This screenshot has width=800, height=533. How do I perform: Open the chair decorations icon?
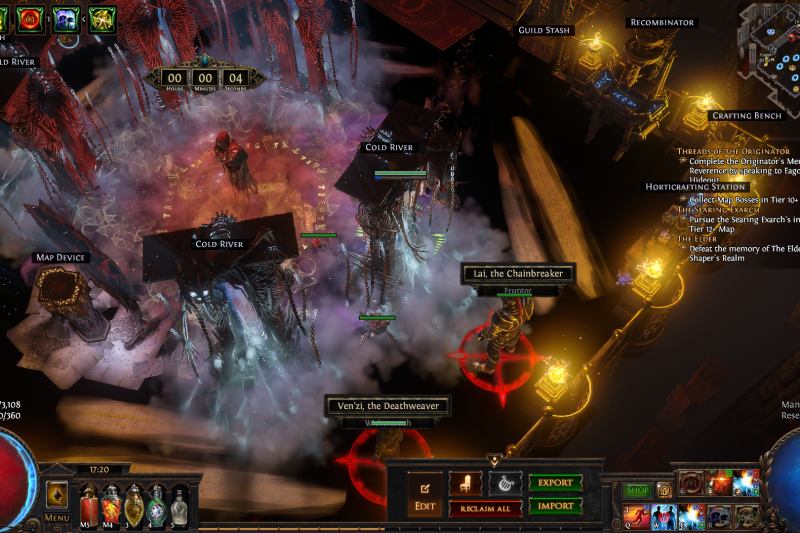coord(465,484)
